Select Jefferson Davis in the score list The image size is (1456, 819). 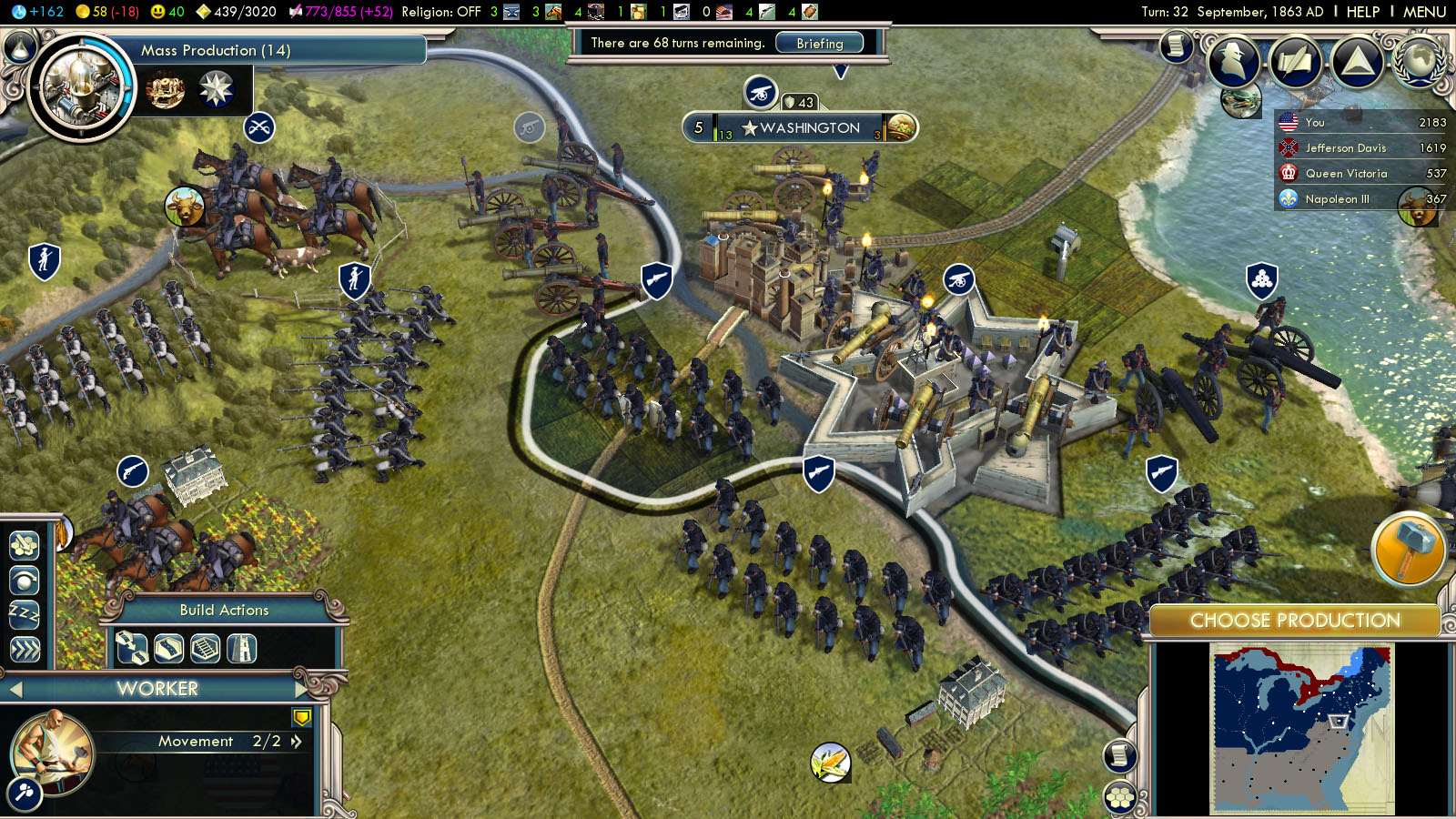point(1345,148)
